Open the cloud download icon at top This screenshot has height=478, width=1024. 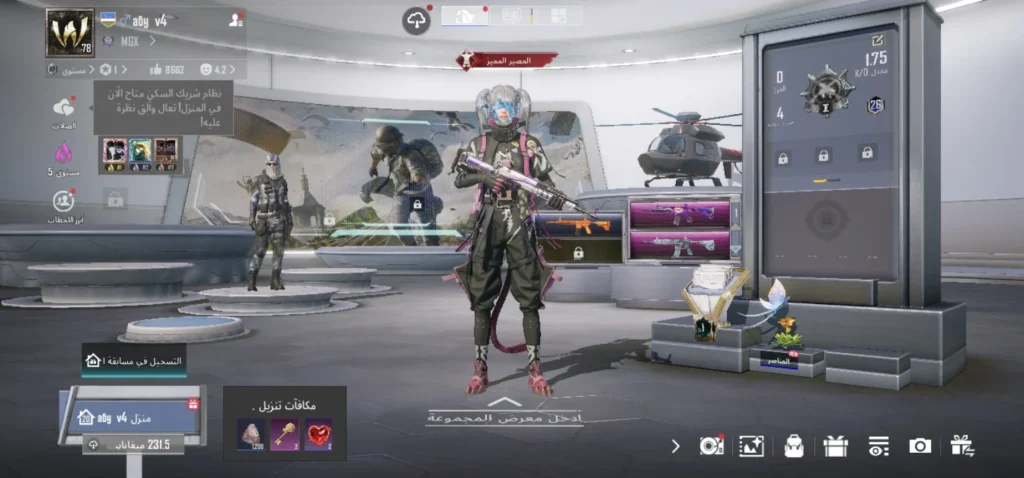416,20
